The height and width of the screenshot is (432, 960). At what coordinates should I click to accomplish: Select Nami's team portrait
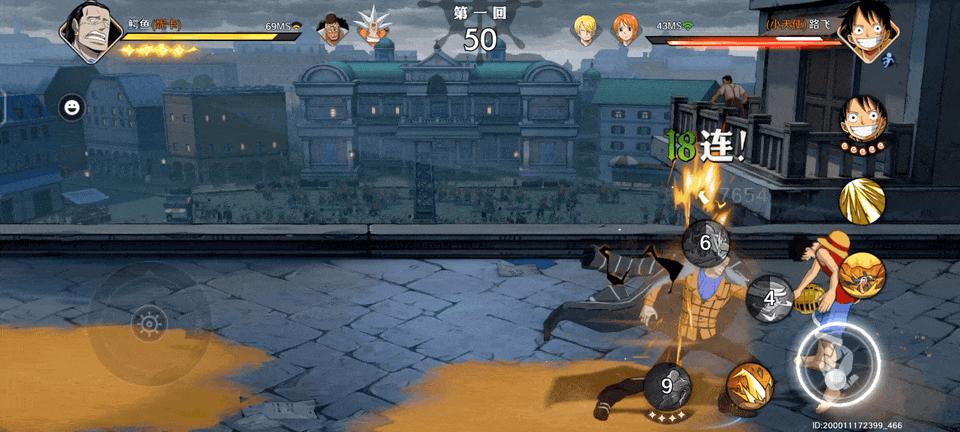click(626, 30)
